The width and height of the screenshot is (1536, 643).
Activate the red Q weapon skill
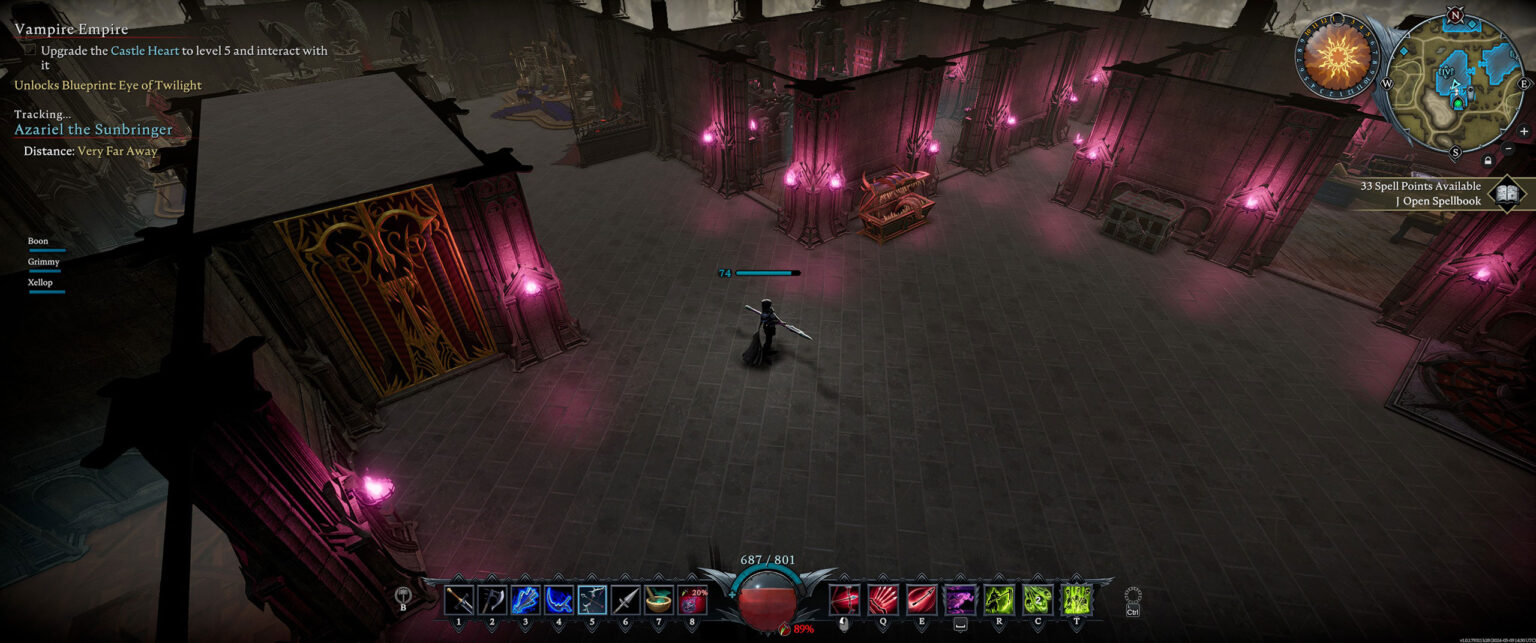tap(882, 600)
